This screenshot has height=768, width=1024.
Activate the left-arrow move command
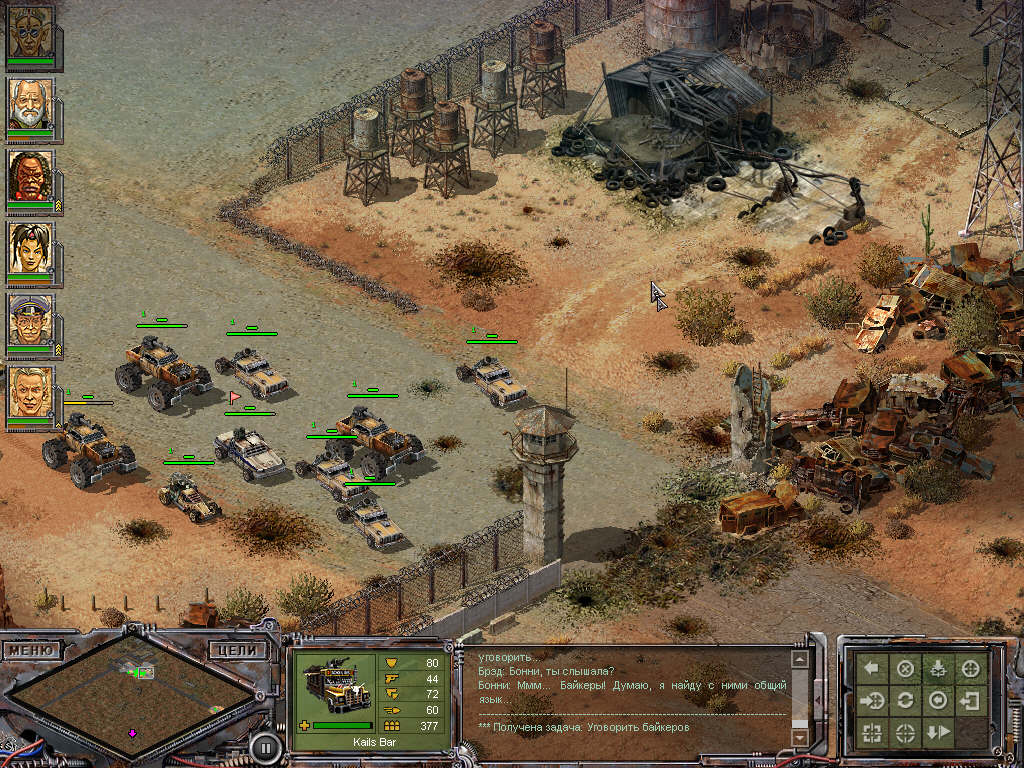click(x=872, y=669)
